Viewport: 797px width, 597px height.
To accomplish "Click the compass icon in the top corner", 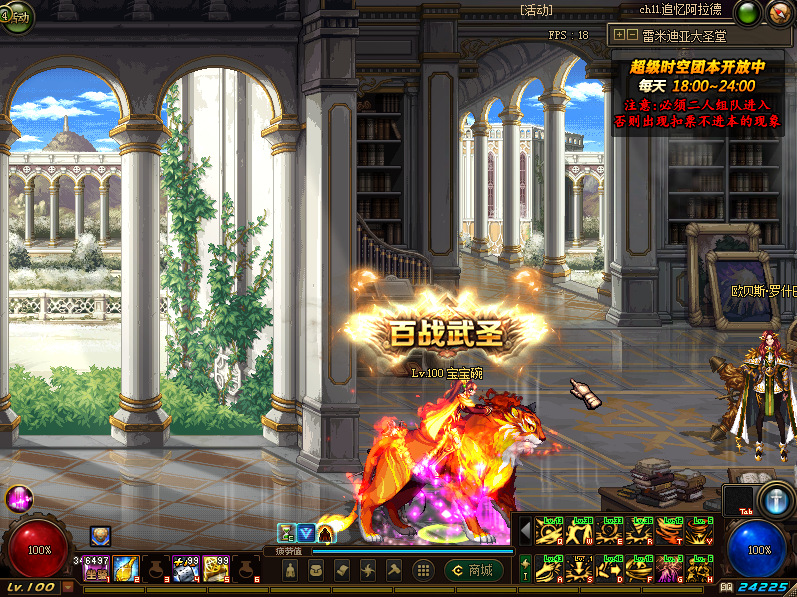I will click(780, 12).
